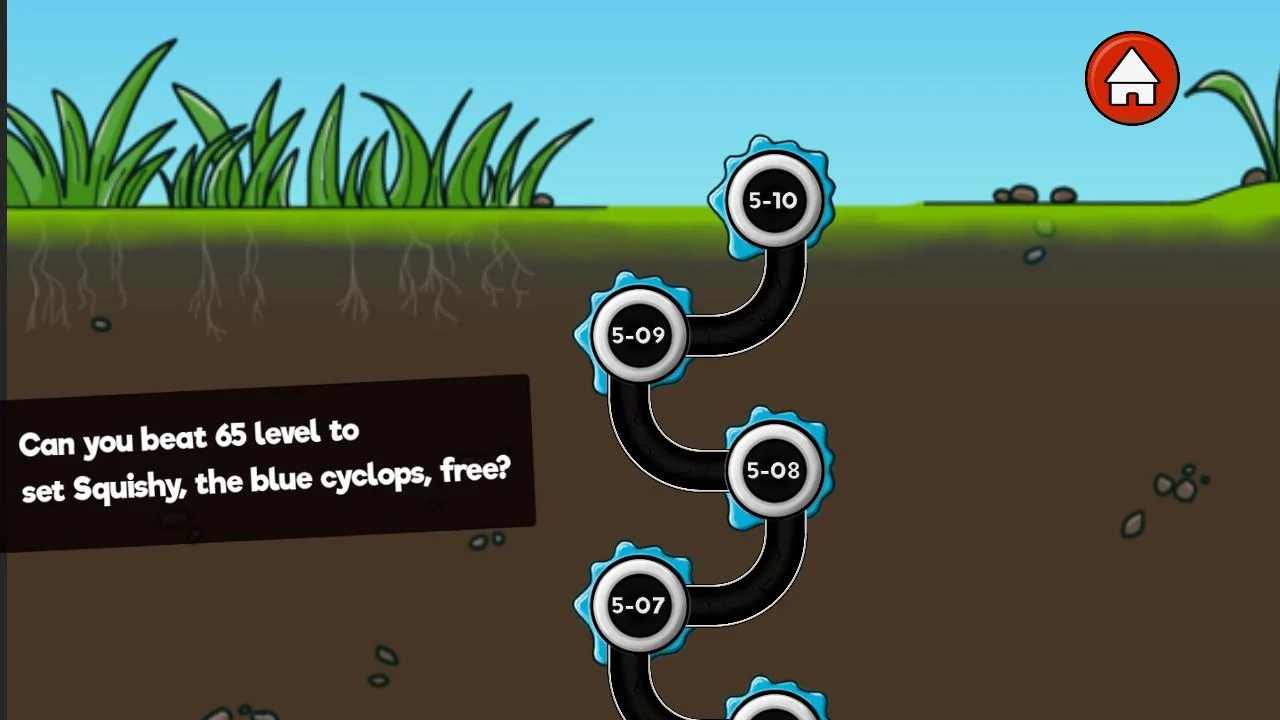Screen dimensions: 1280x720
Task: Click the white house symbol inside the red circle
Action: 1131,78
